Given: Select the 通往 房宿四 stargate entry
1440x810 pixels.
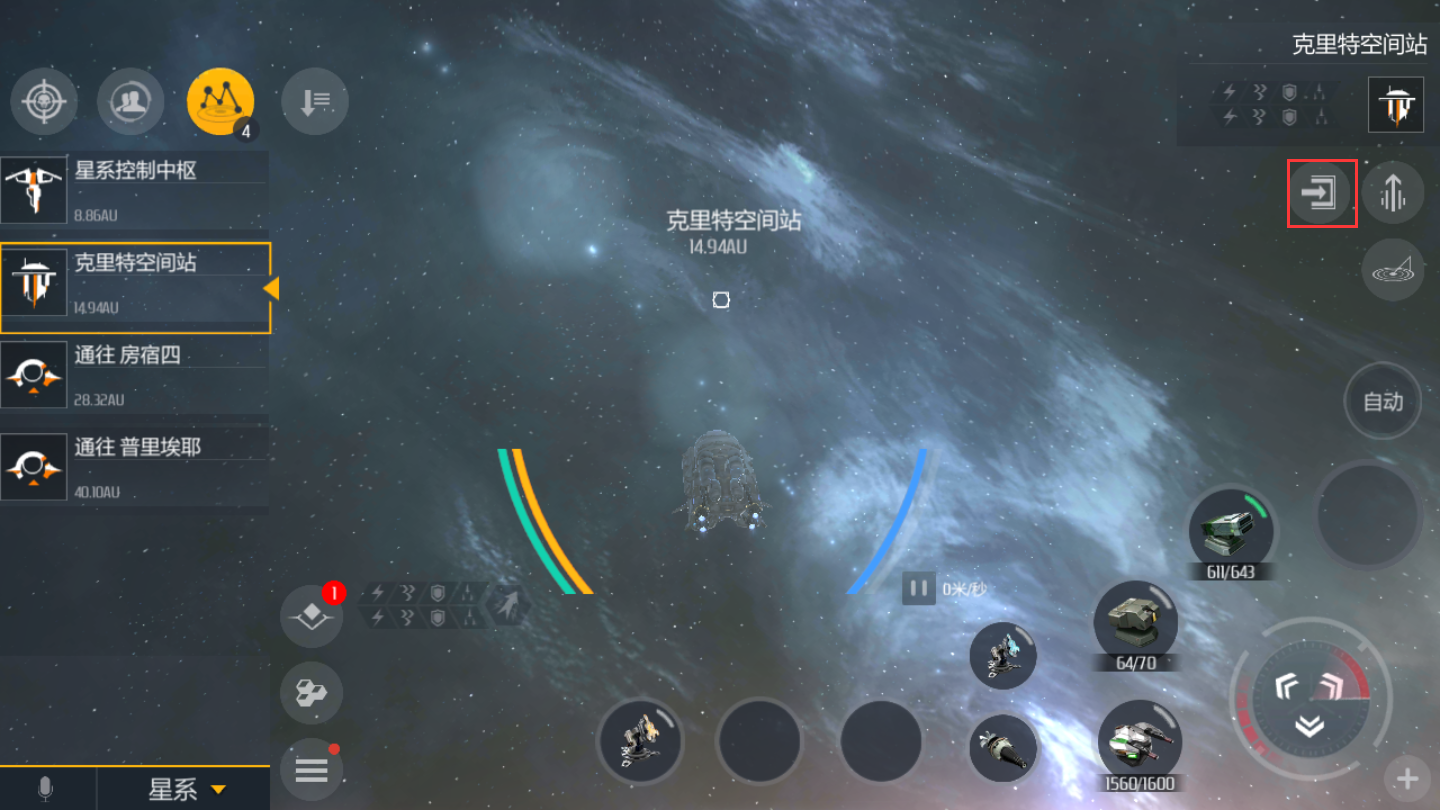Looking at the screenshot, I should pyautogui.click(x=135, y=375).
